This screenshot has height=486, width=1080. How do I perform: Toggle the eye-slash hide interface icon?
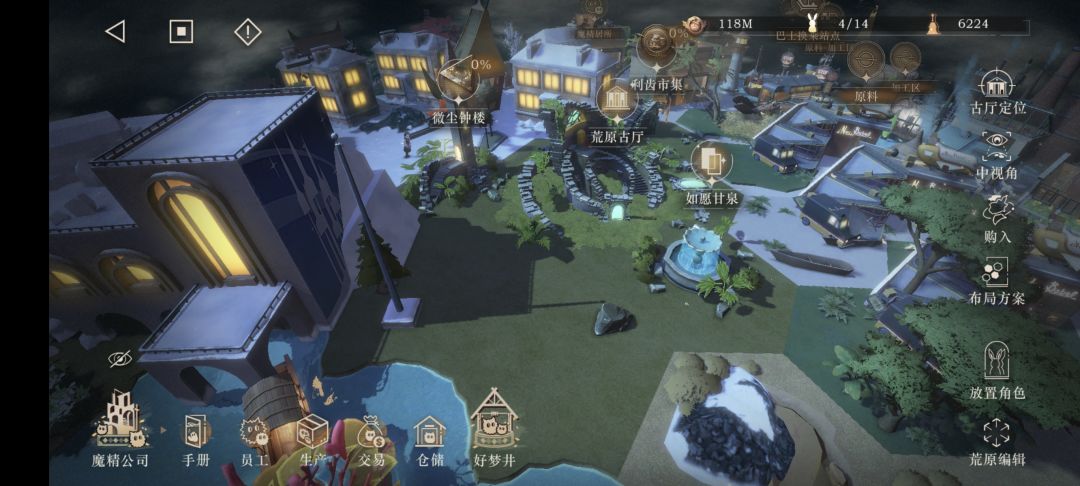coord(120,358)
